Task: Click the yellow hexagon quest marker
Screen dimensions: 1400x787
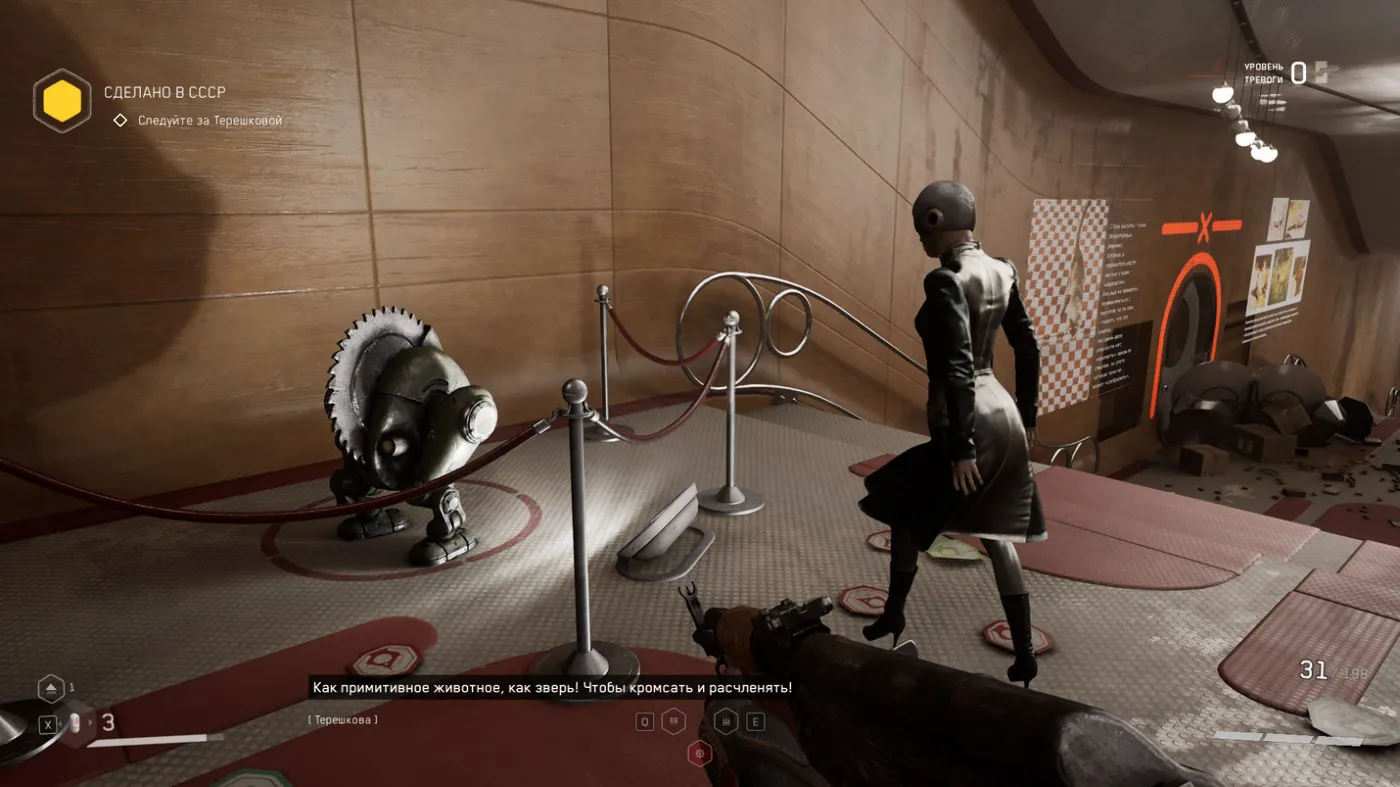Action: (62, 101)
